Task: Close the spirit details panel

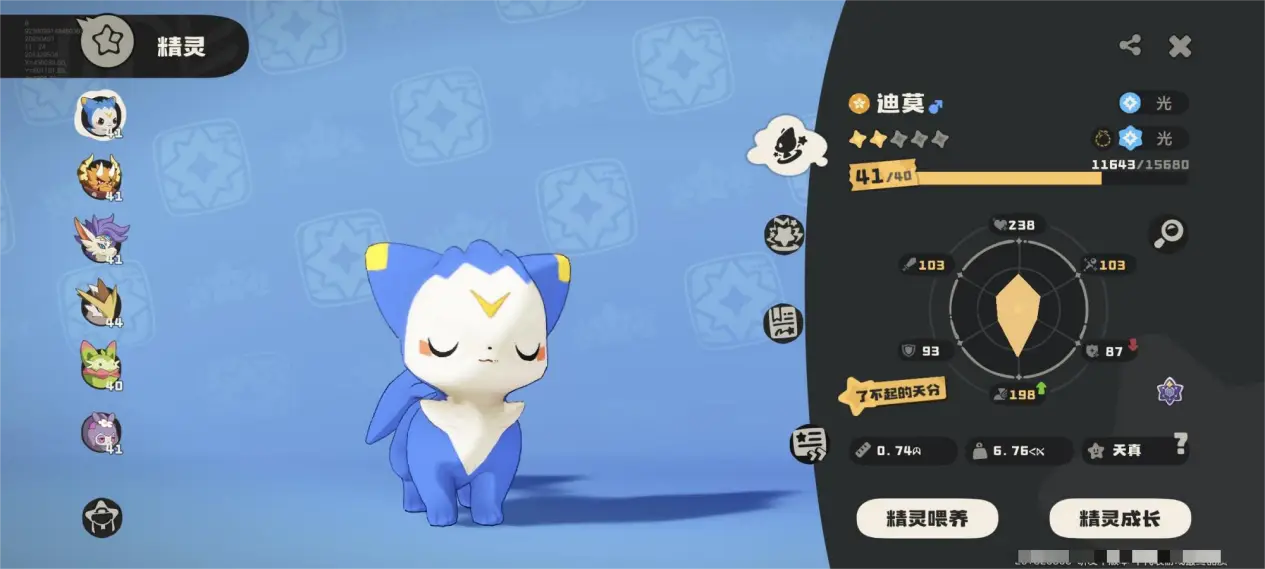Action: (x=1180, y=45)
